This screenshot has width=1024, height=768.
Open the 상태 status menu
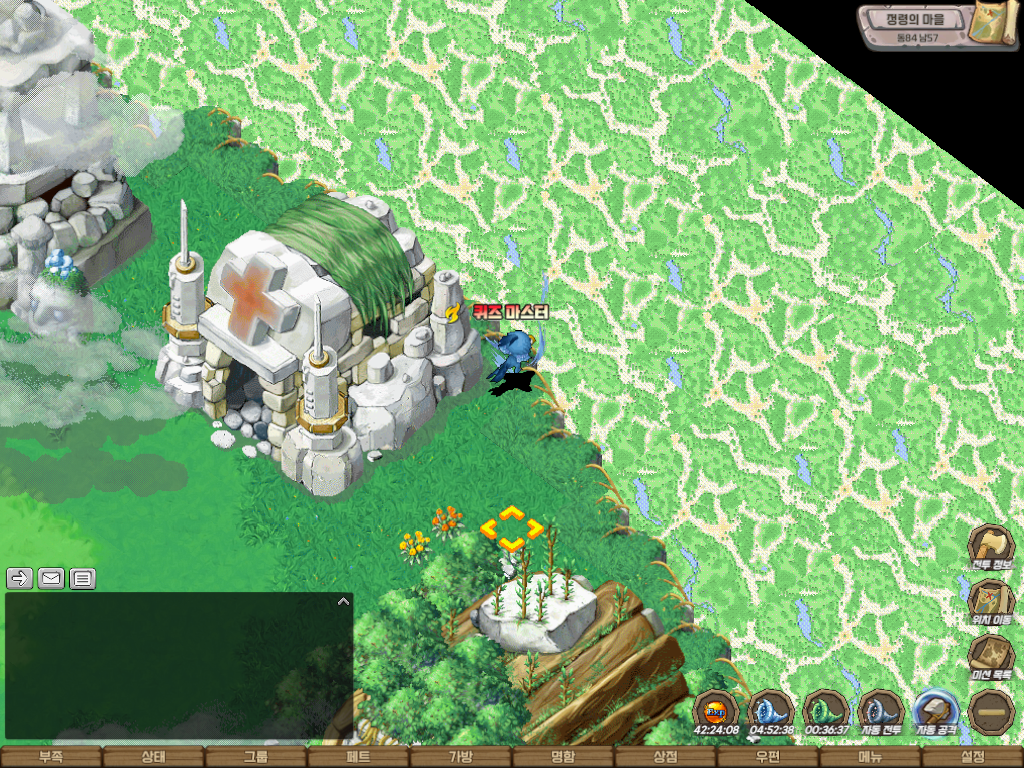point(153,757)
